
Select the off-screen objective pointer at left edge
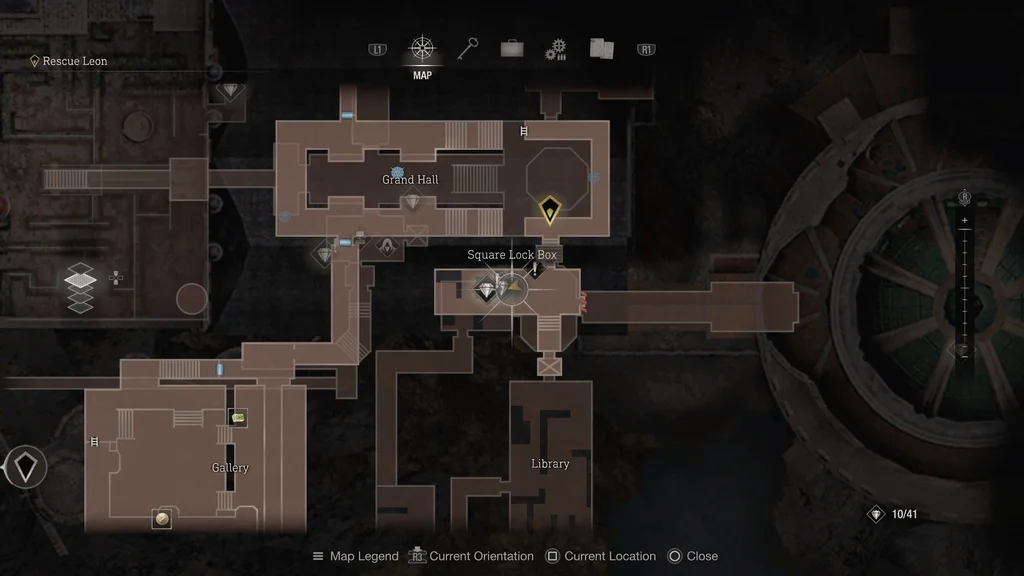25,466
